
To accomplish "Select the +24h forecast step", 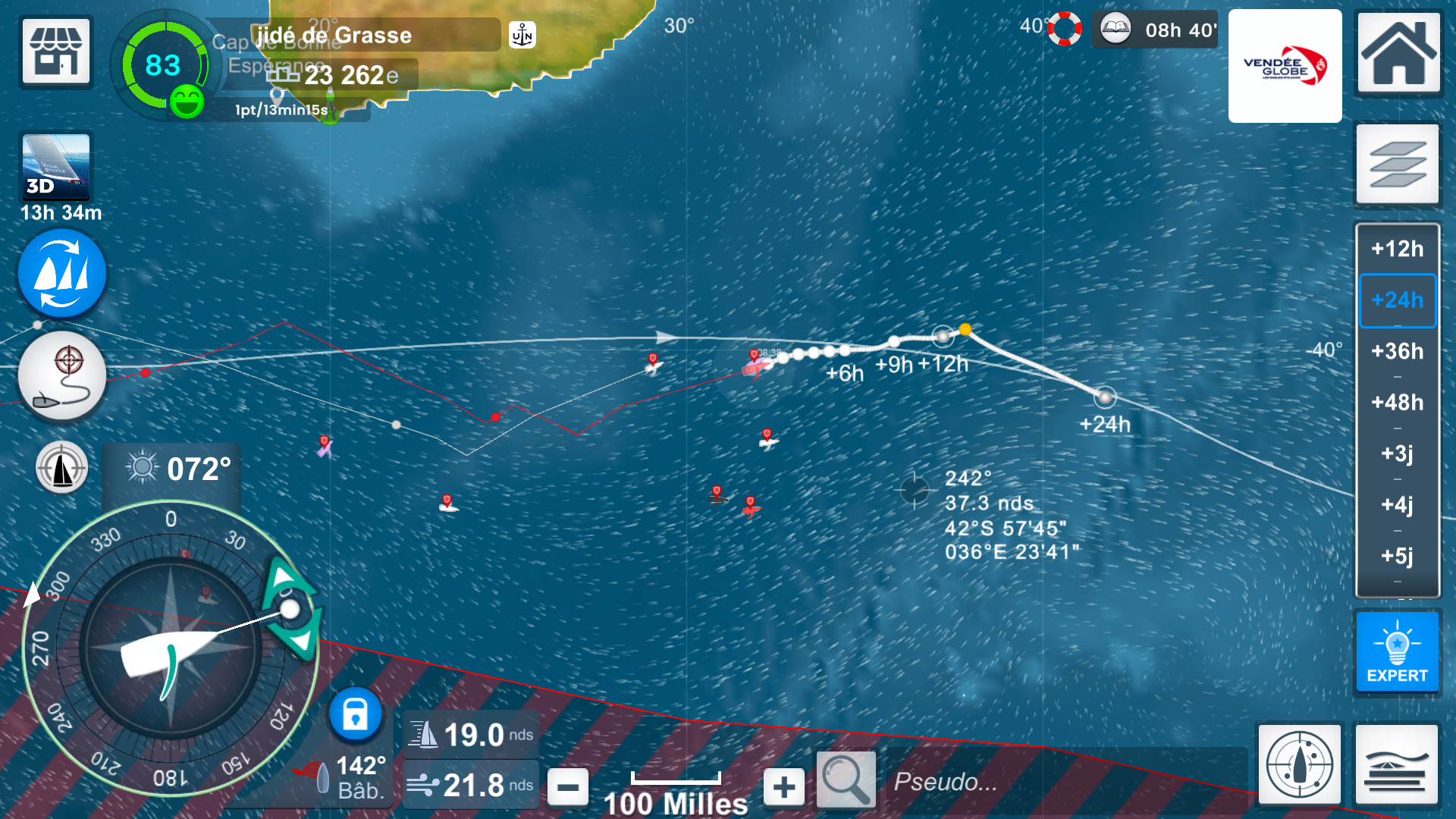I will 1397,300.
